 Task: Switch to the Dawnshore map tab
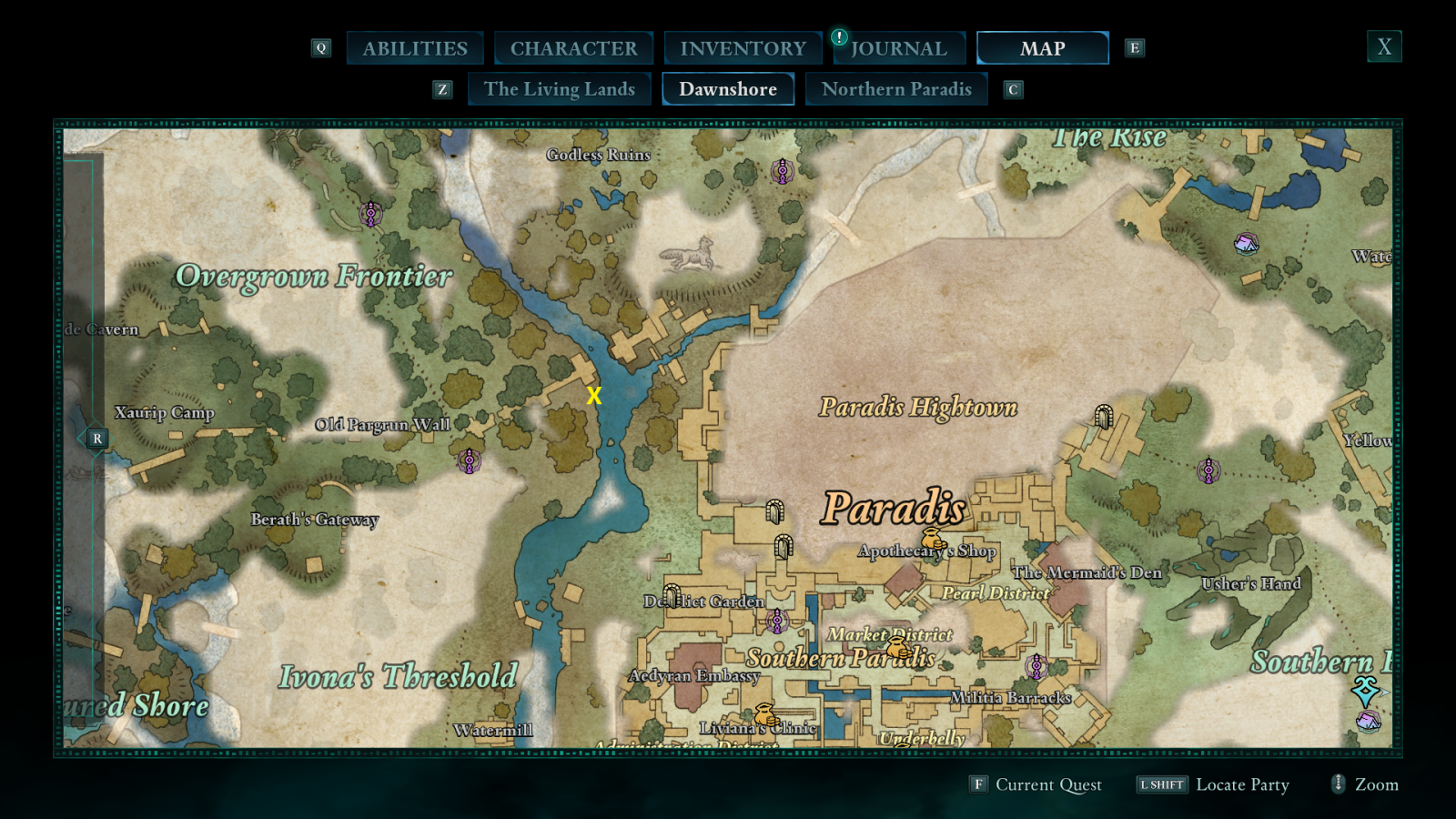(x=728, y=88)
